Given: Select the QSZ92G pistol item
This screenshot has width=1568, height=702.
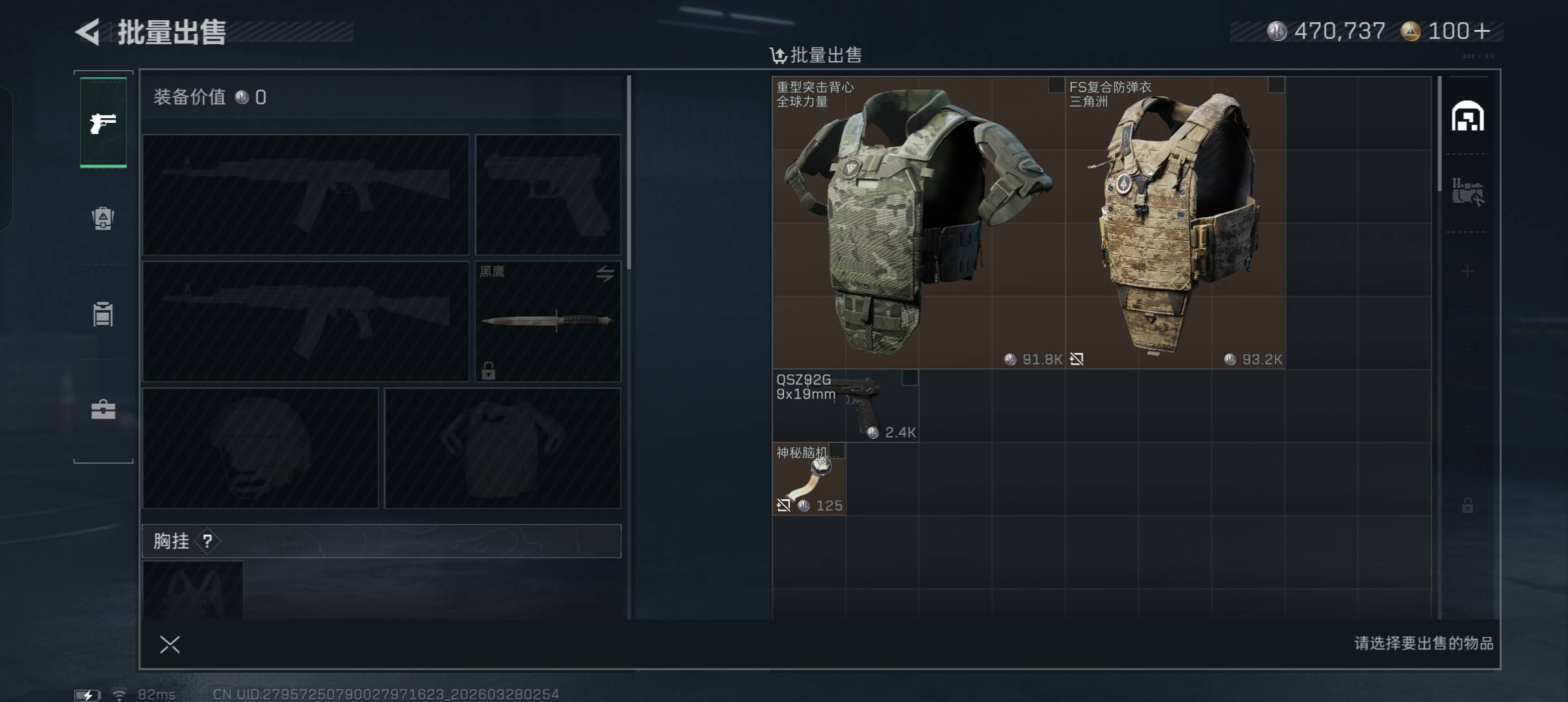Looking at the screenshot, I should (845, 406).
